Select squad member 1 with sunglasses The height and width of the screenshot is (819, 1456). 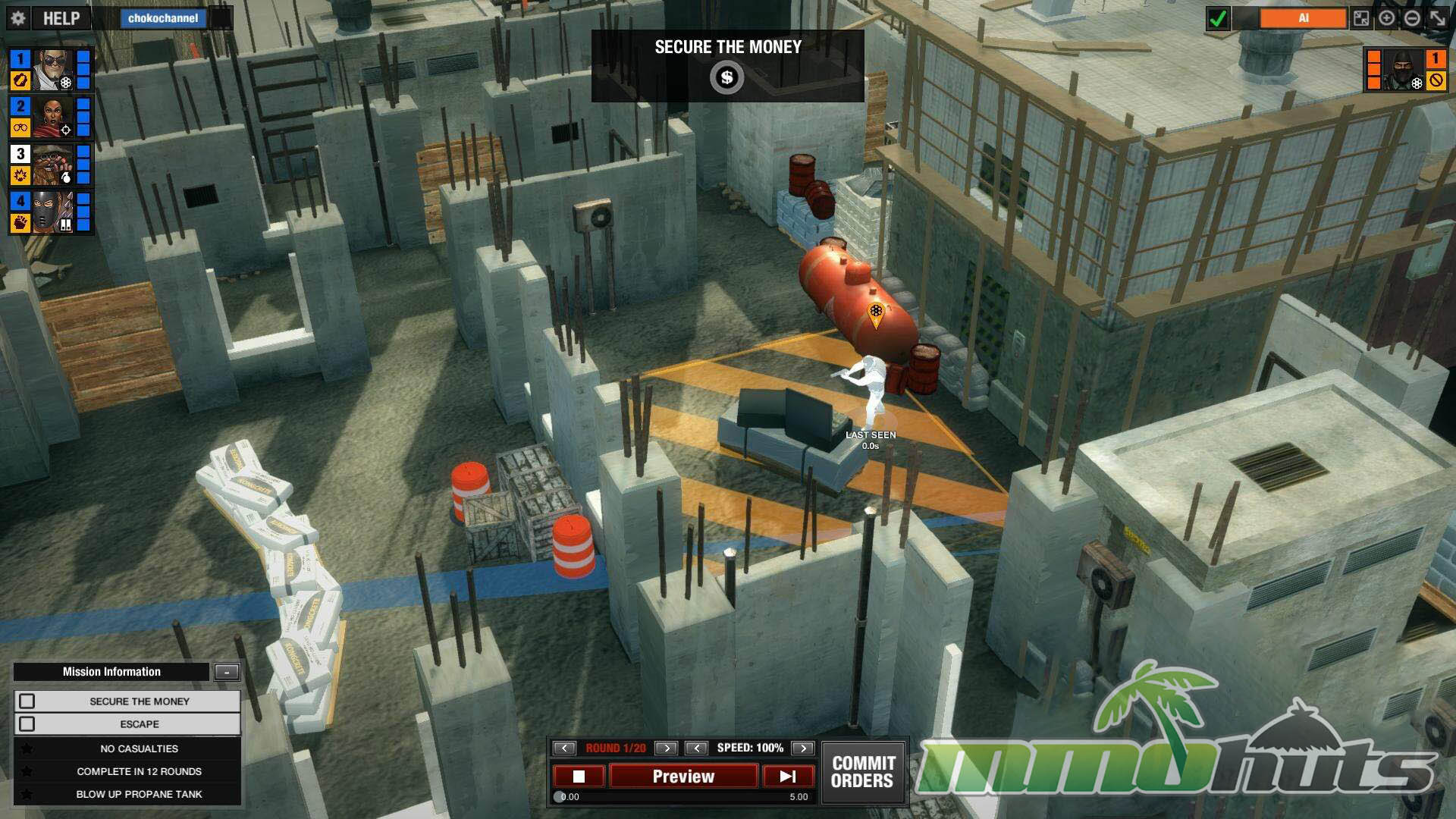click(53, 69)
